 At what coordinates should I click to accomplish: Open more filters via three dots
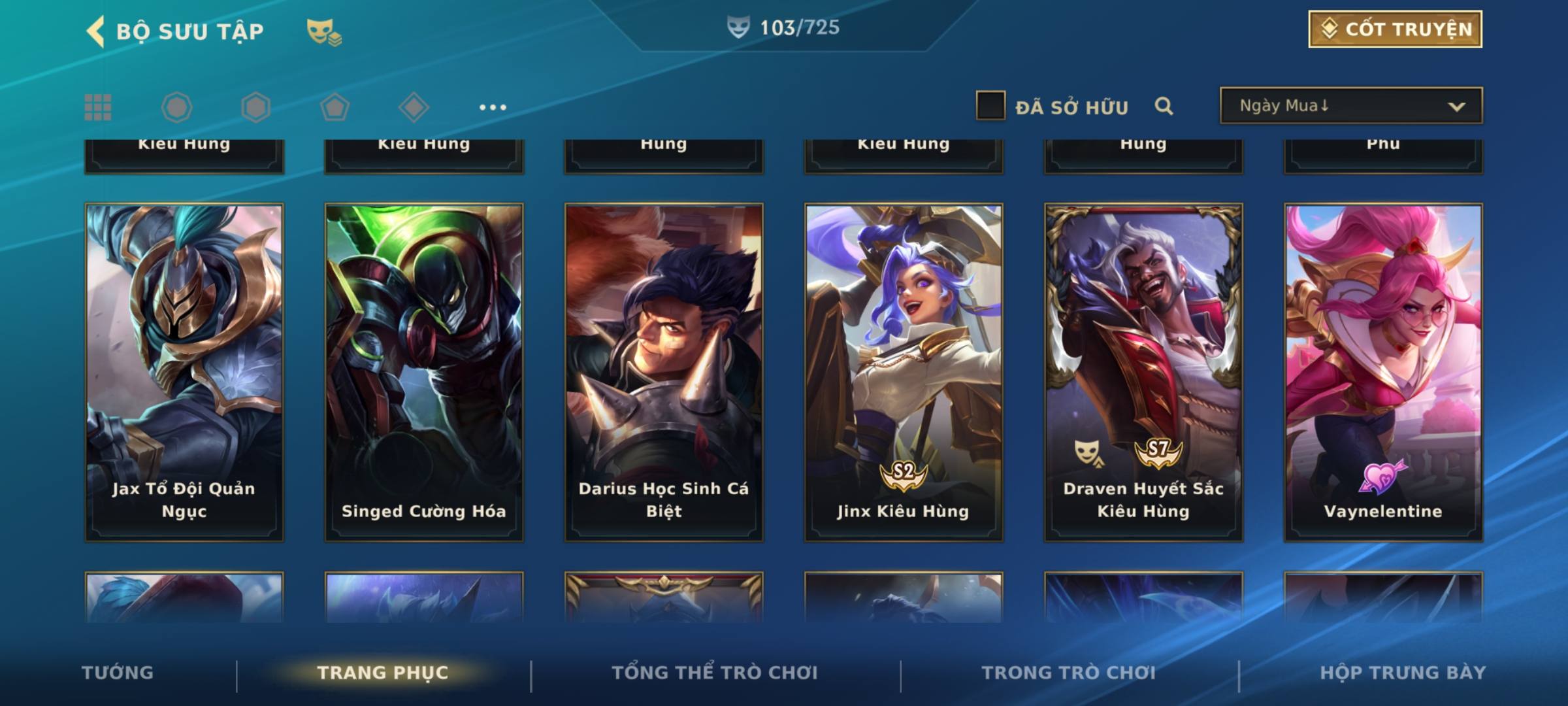[493, 107]
